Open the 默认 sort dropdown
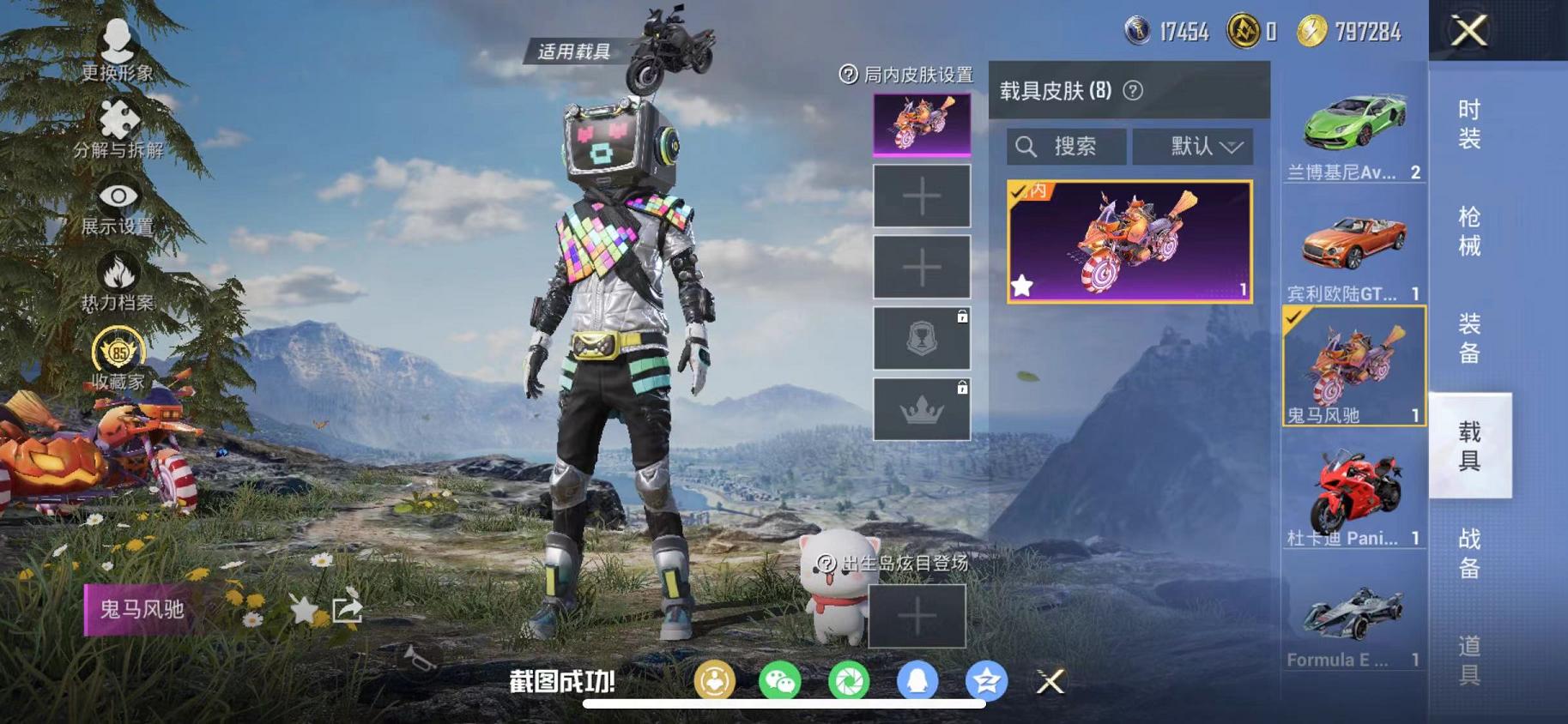The height and width of the screenshot is (724, 1568). [x=1194, y=146]
